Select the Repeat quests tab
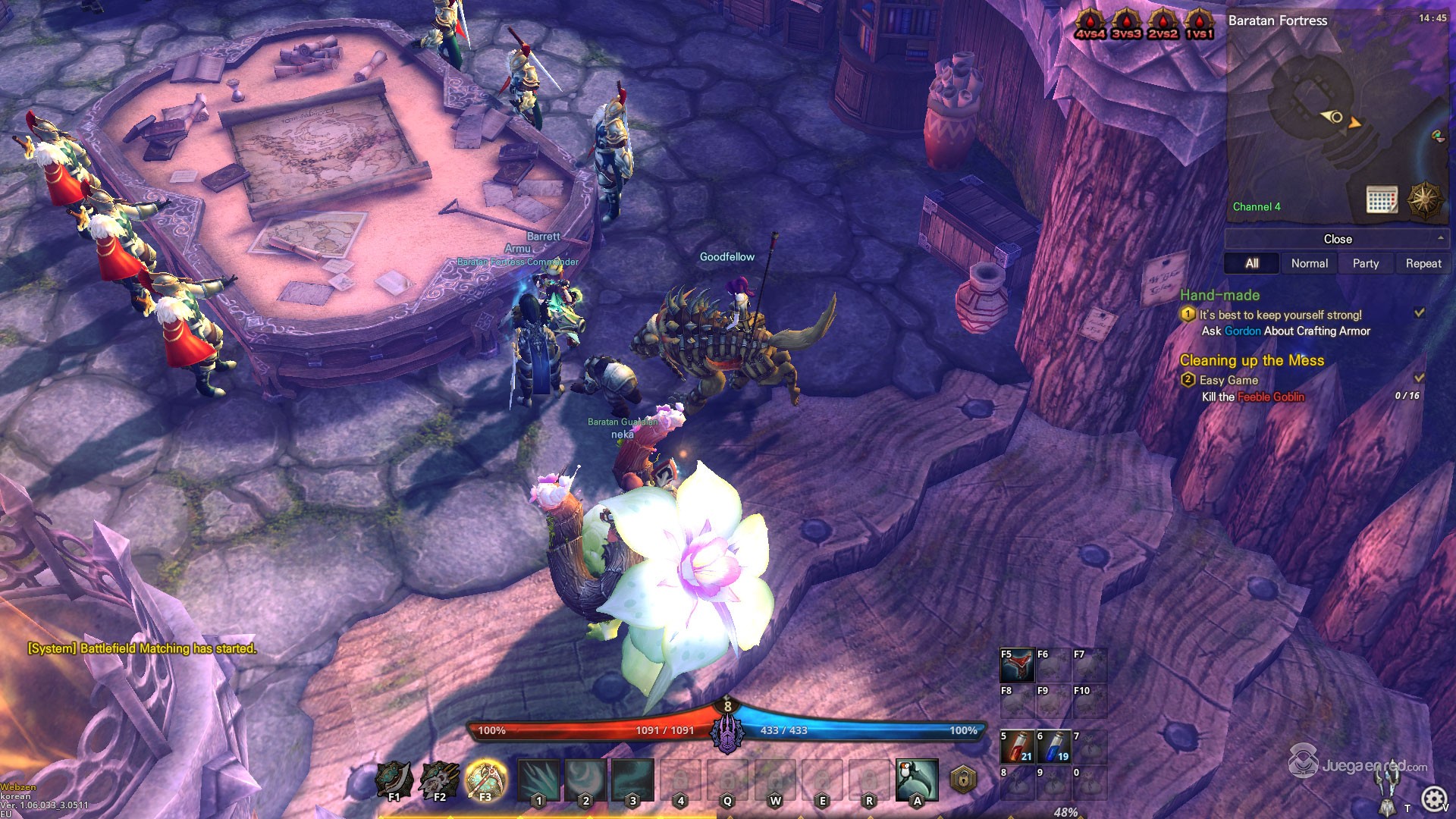This screenshot has height=819, width=1456. (x=1423, y=263)
